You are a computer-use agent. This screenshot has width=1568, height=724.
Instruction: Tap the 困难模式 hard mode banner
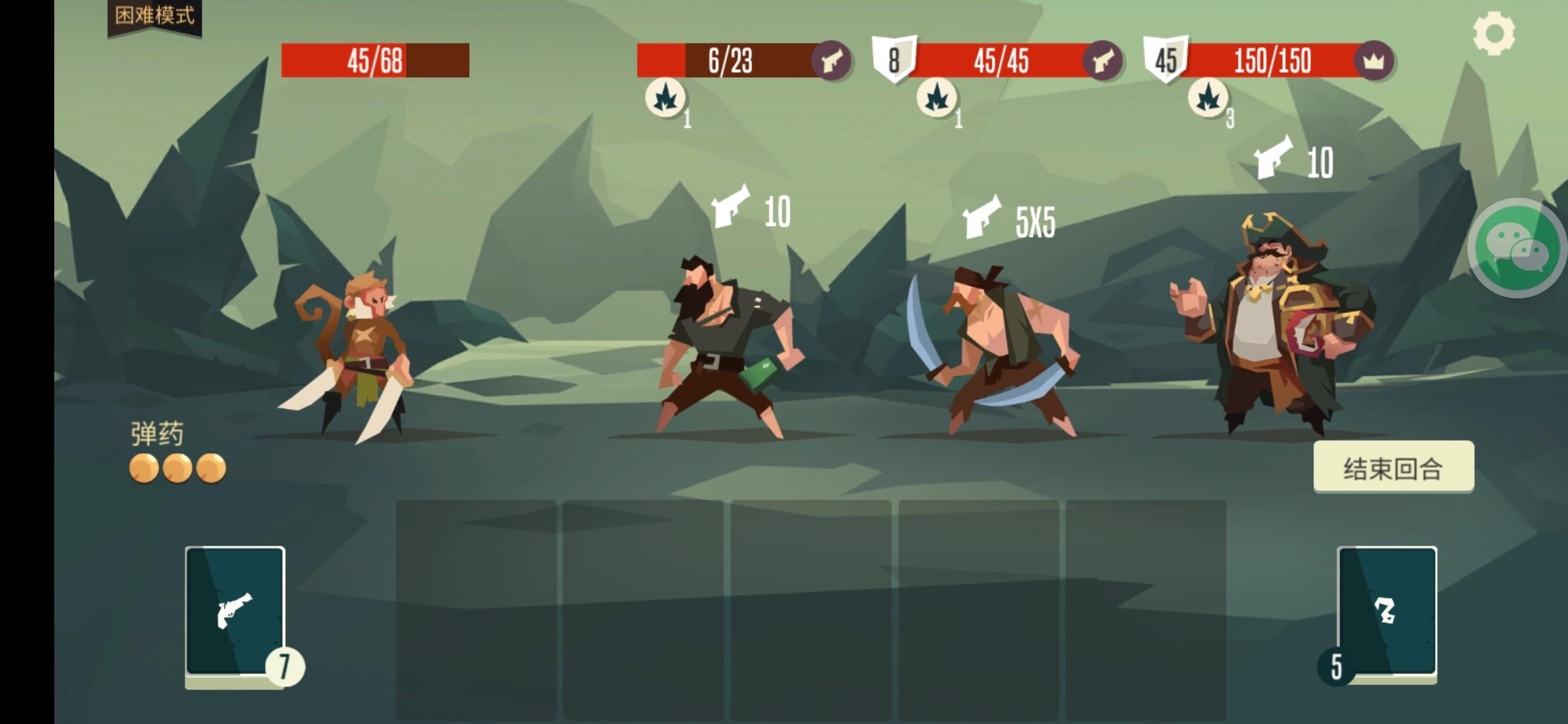point(153,16)
